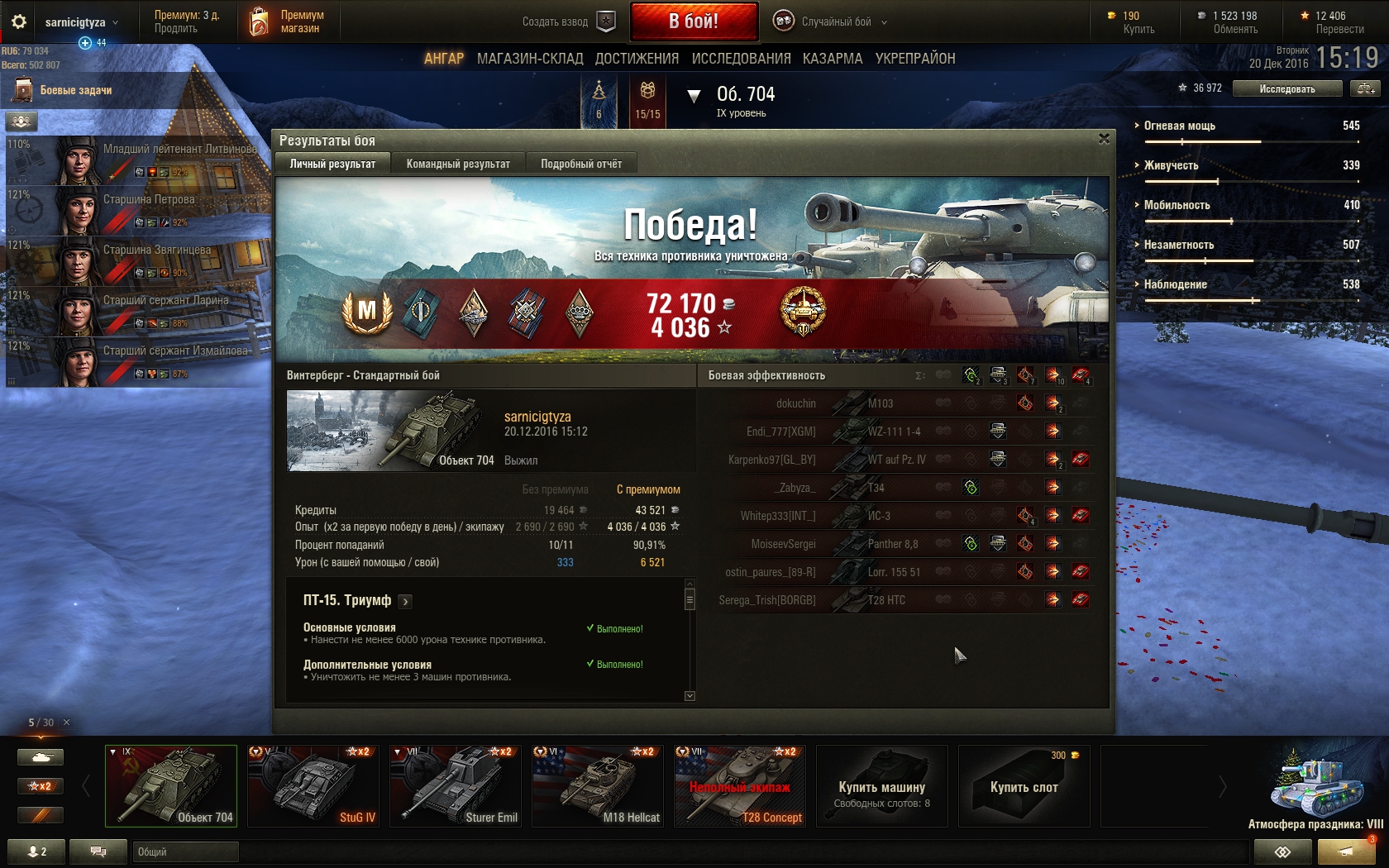The image size is (1389, 868).
Task: Open the «Подробный отчёт» tab
Action: [581, 164]
